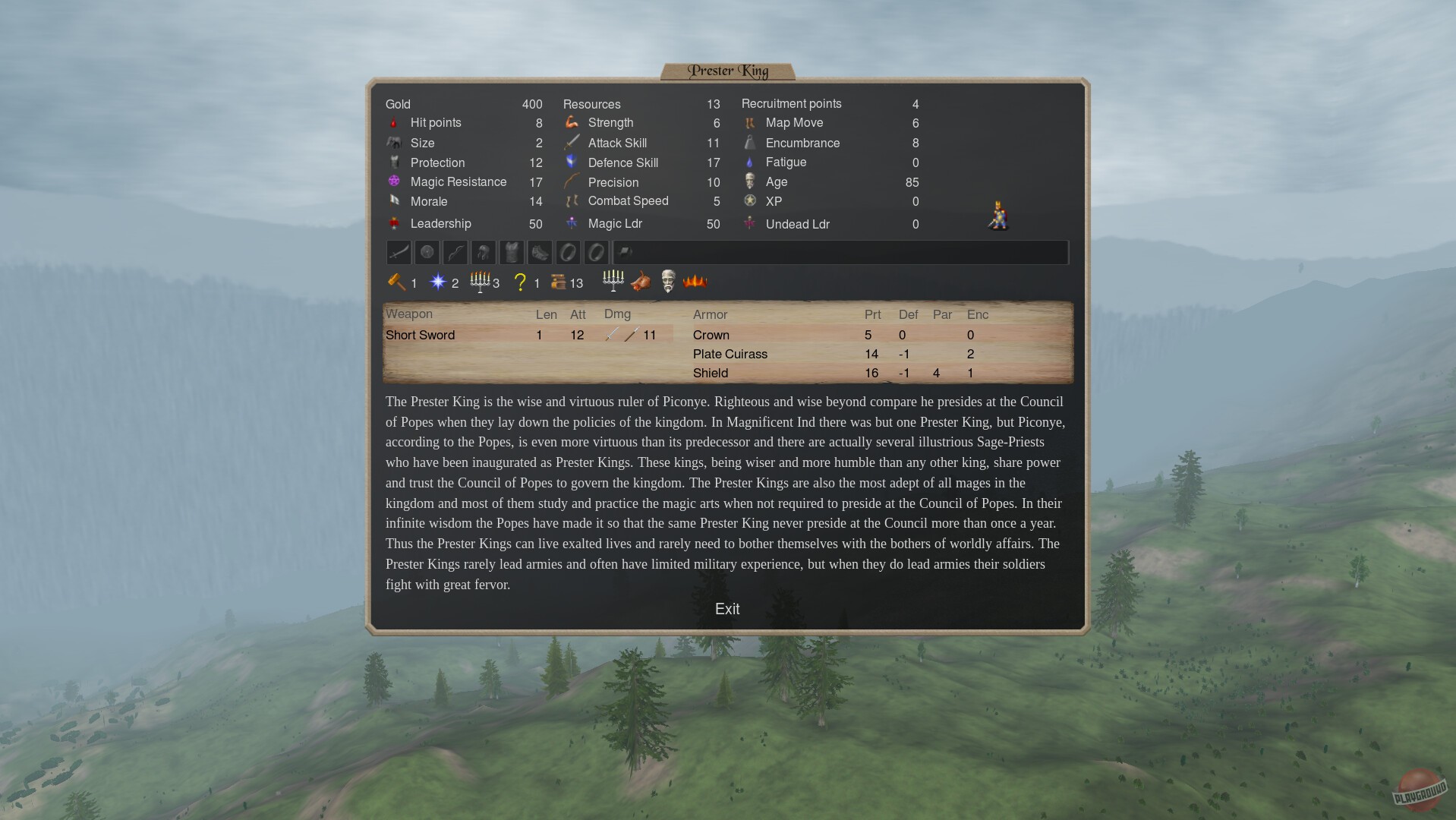Viewport: 1456px width, 820px height.
Task: Select the helmet equipment slot
Action: 484,252
